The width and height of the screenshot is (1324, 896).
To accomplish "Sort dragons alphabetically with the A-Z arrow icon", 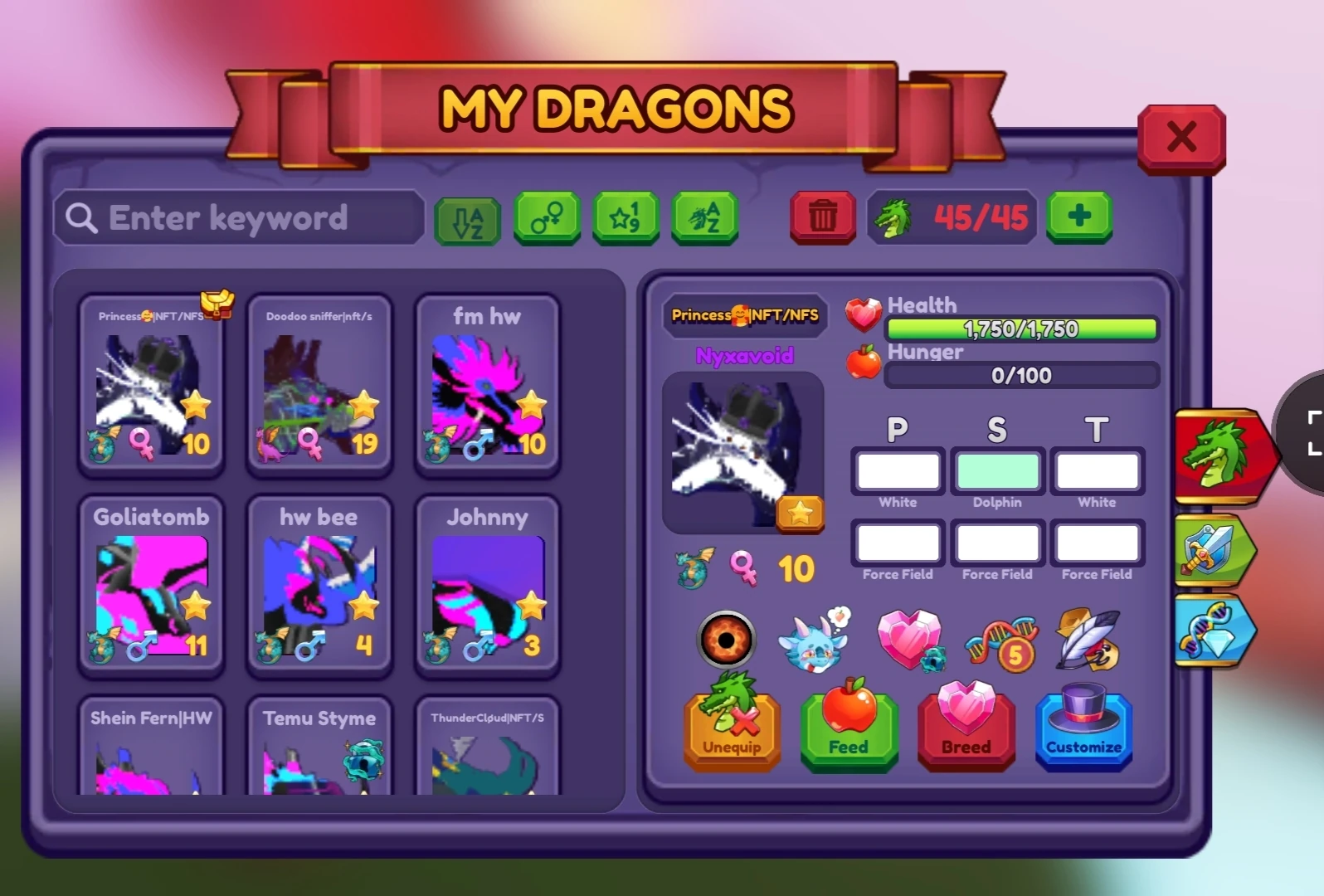I will pos(467,218).
